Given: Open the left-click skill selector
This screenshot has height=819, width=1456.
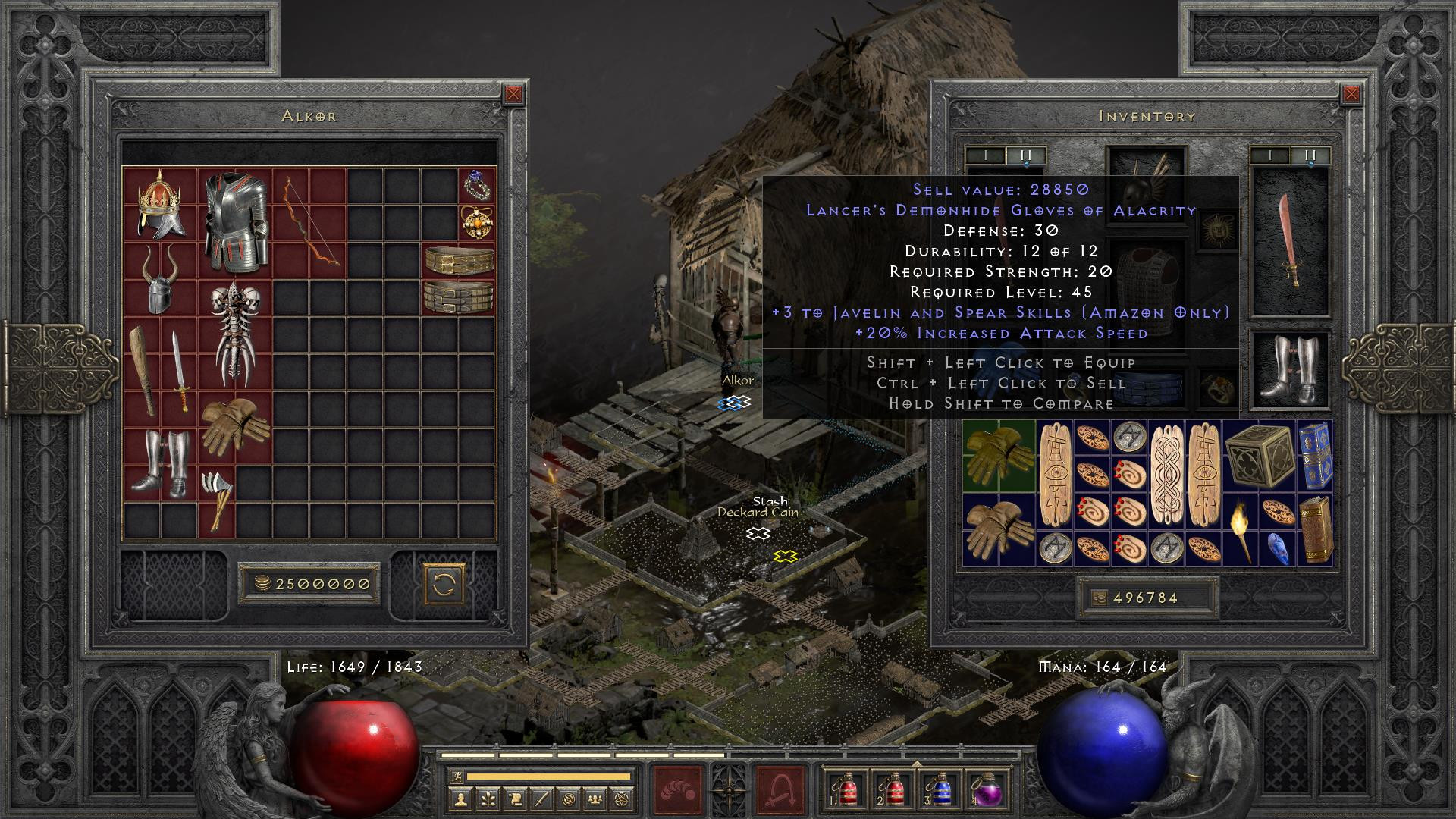Looking at the screenshot, I should point(679,789).
